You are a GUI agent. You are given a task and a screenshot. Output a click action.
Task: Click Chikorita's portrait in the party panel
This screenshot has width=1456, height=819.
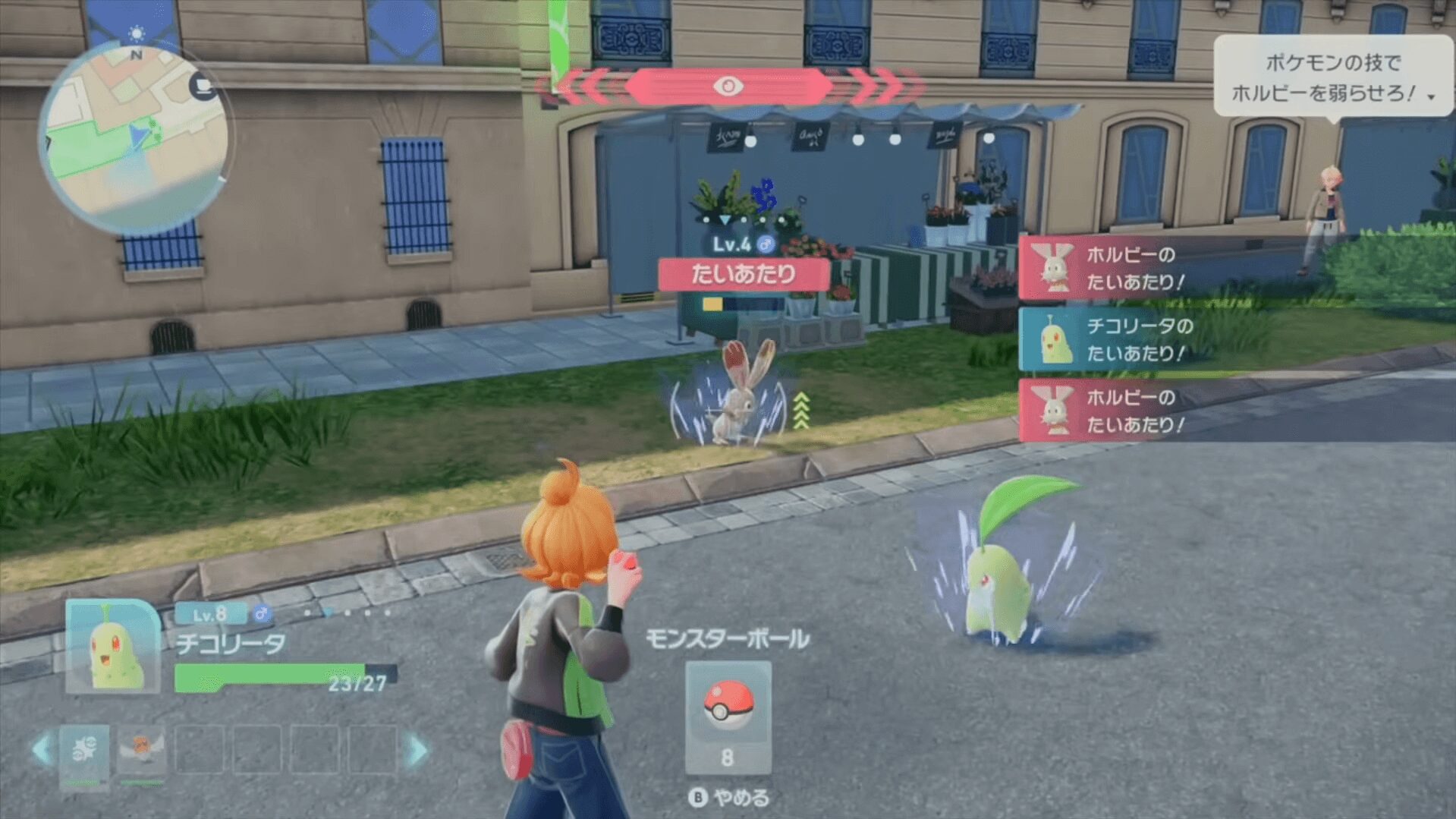(x=112, y=645)
